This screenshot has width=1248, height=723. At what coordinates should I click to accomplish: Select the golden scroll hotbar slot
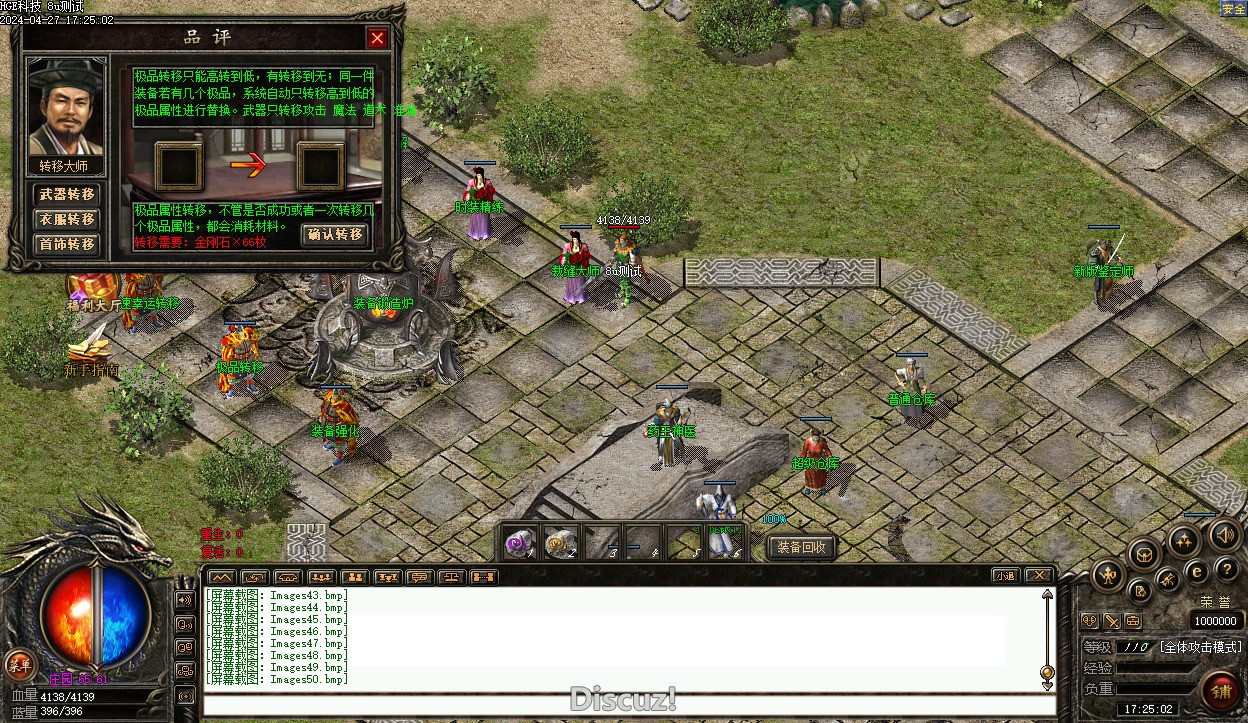[560, 542]
